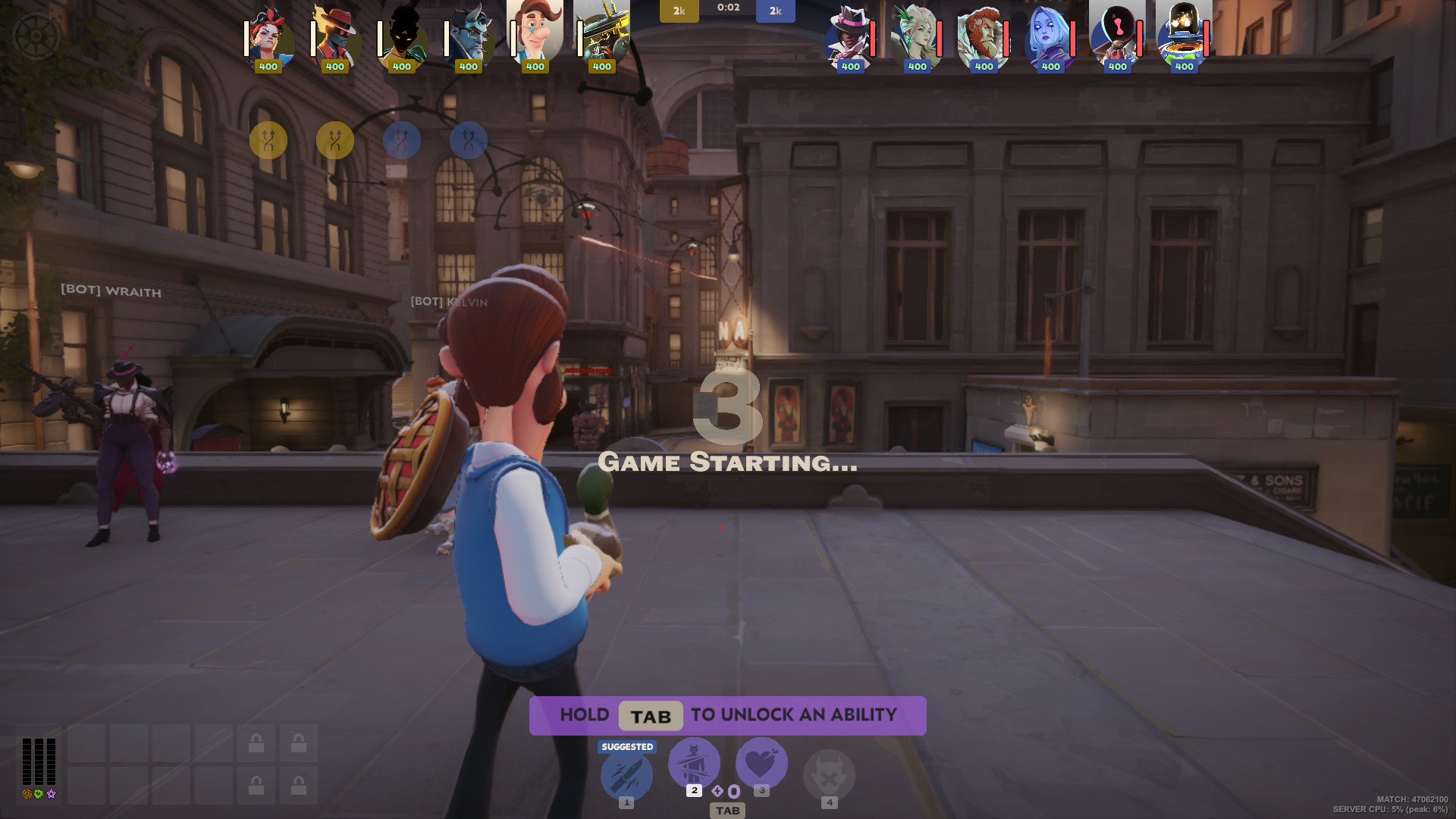Click the flaming red-hat hero portrait
The width and height of the screenshot is (1456, 819).
click(x=336, y=36)
